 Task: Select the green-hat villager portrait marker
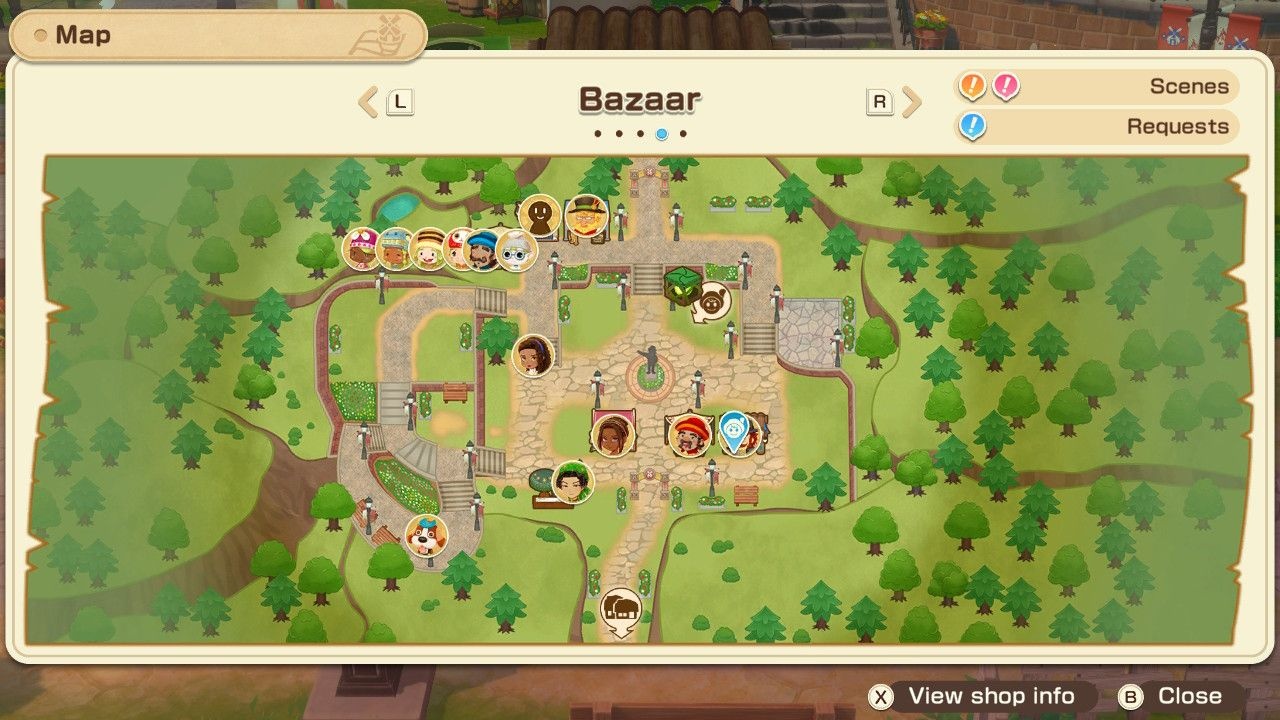click(x=573, y=482)
